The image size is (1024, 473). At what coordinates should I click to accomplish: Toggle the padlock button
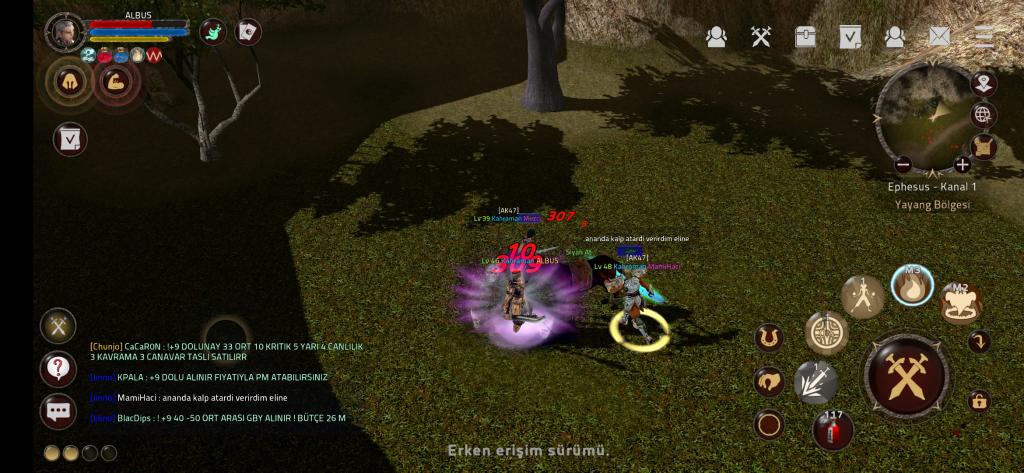click(979, 402)
